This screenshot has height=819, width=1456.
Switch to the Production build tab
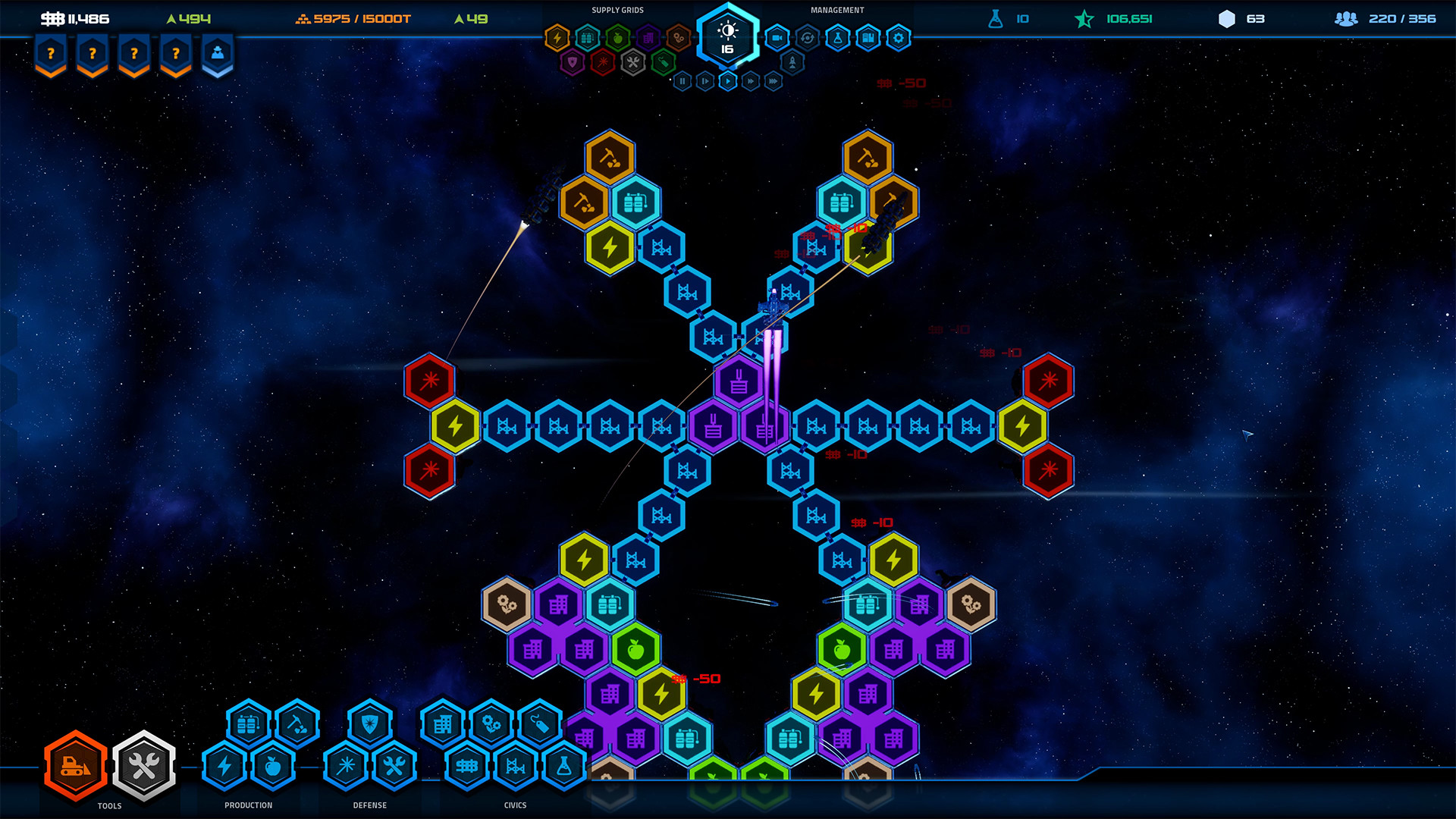click(x=248, y=805)
